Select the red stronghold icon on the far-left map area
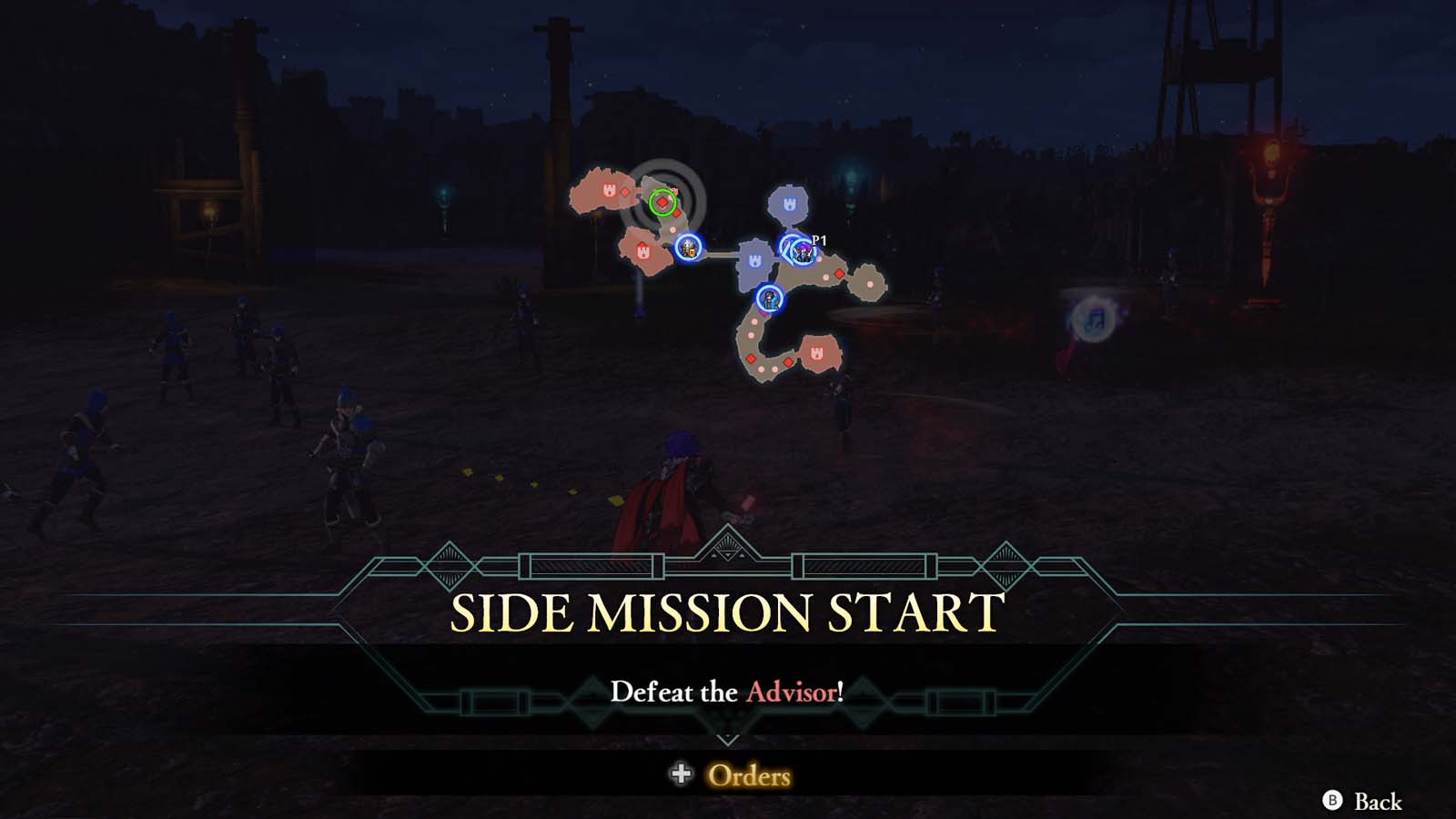Viewport: 1456px width, 819px height. point(611,189)
